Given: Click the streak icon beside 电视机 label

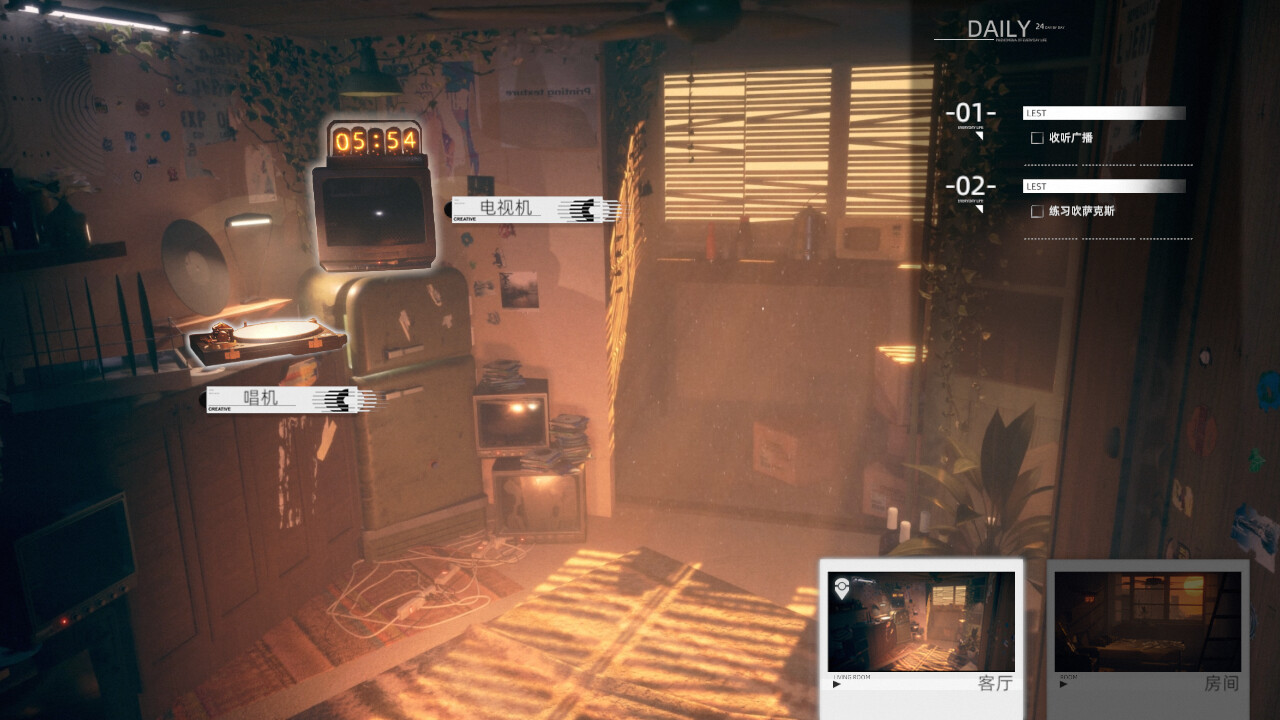Looking at the screenshot, I should point(585,208).
